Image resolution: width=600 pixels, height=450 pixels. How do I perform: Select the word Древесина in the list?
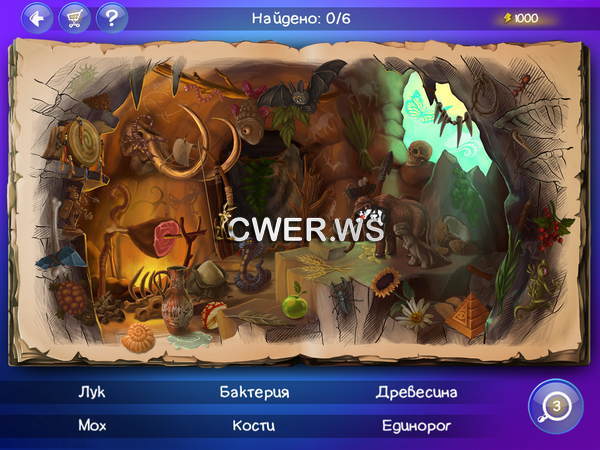click(x=417, y=392)
